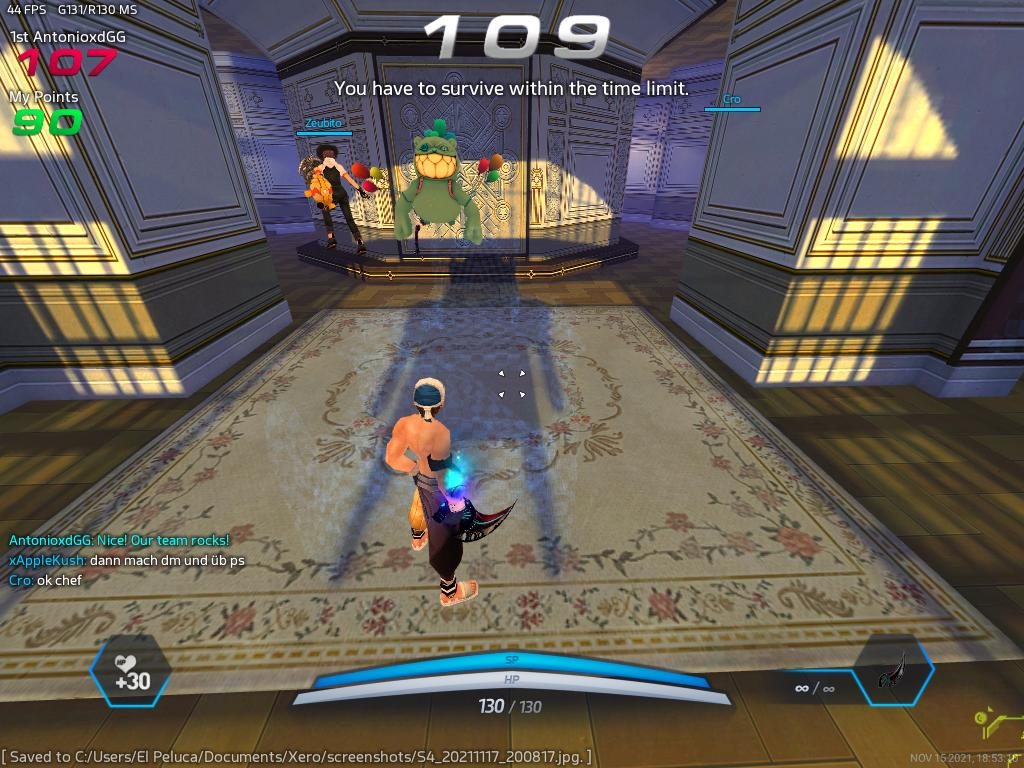Open AntonioxdGG's chat message
Viewport: 1024px width, 768px height.
tap(119, 540)
